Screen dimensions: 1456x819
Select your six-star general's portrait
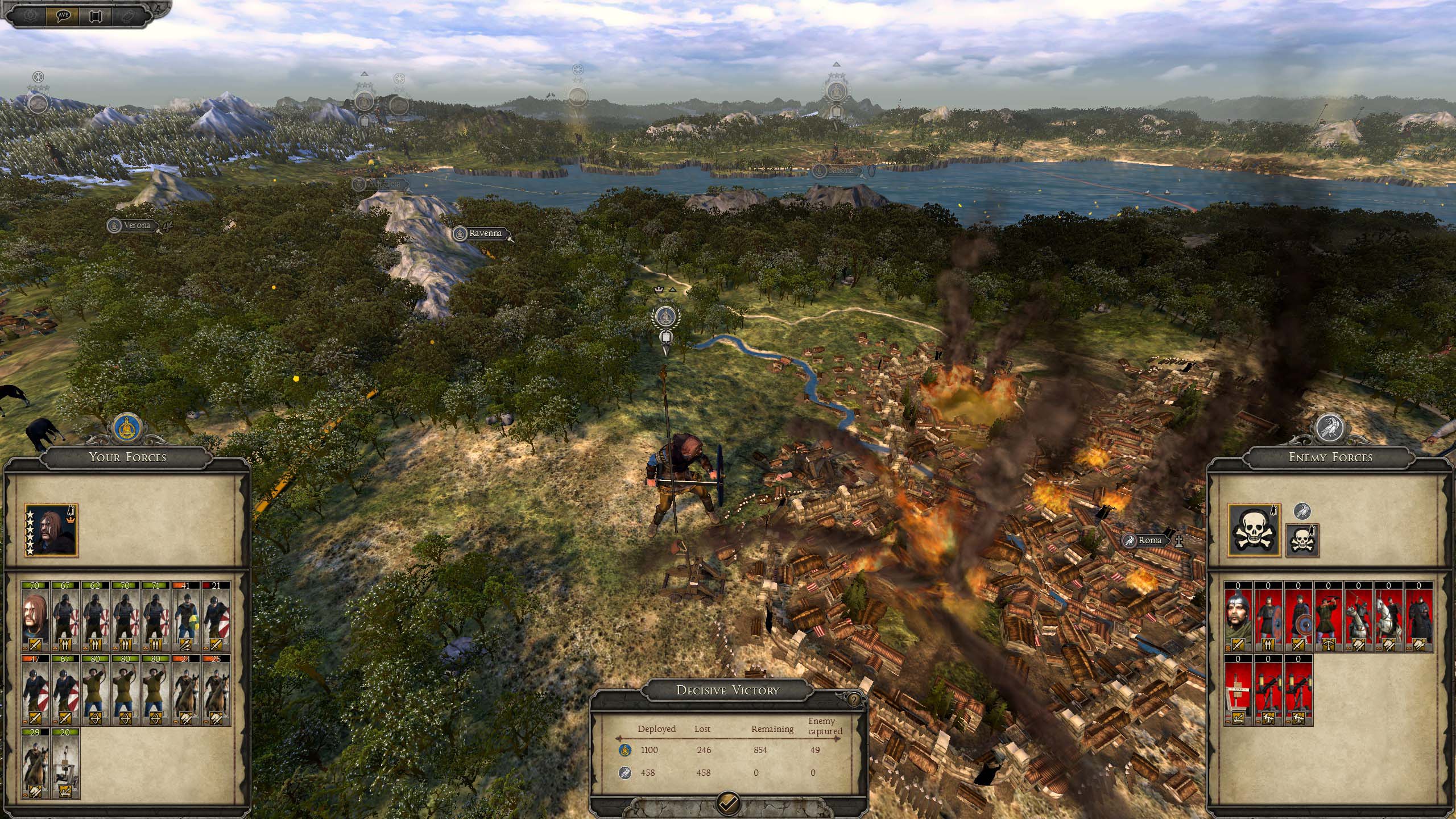point(51,530)
